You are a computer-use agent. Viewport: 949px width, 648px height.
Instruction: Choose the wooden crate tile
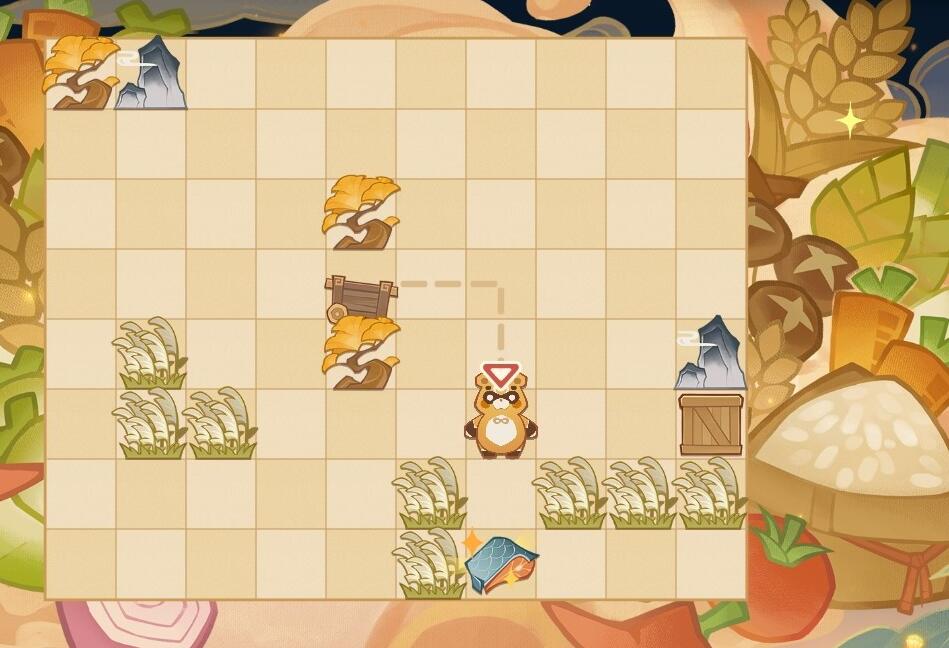point(711,424)
